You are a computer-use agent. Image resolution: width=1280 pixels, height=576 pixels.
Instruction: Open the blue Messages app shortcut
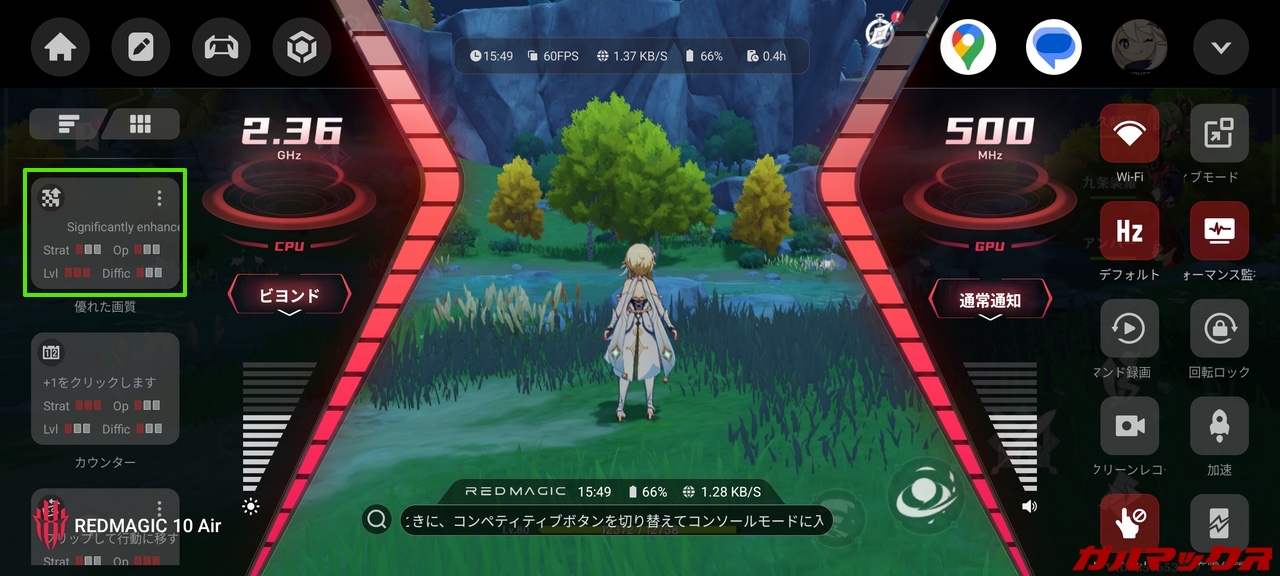tap(1054, 47)
